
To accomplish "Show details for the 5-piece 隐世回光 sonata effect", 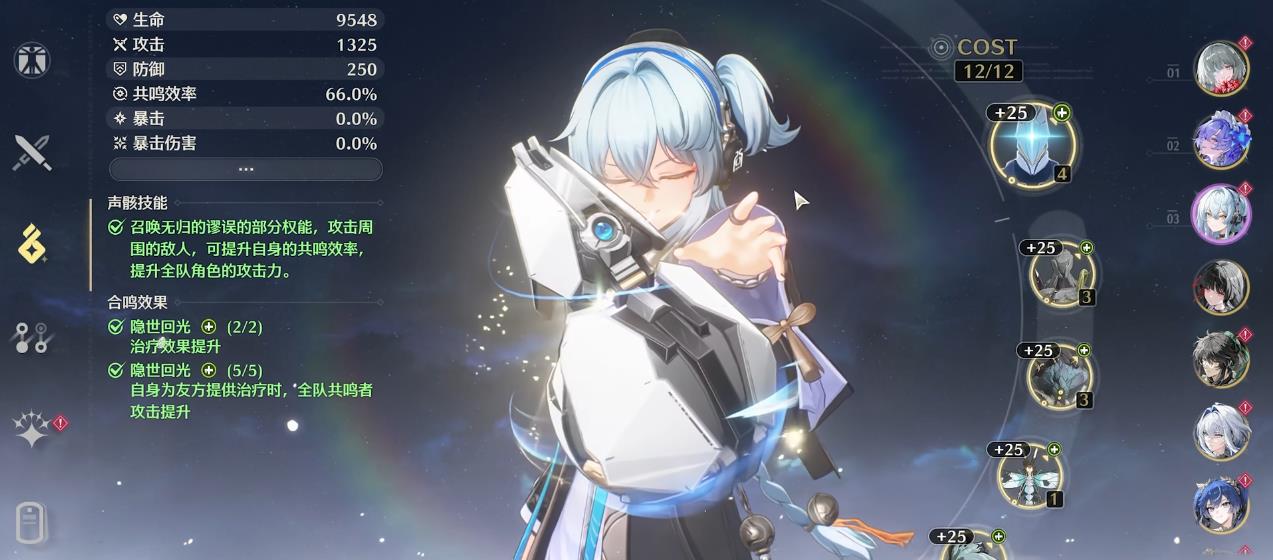I will click(209, 370).
